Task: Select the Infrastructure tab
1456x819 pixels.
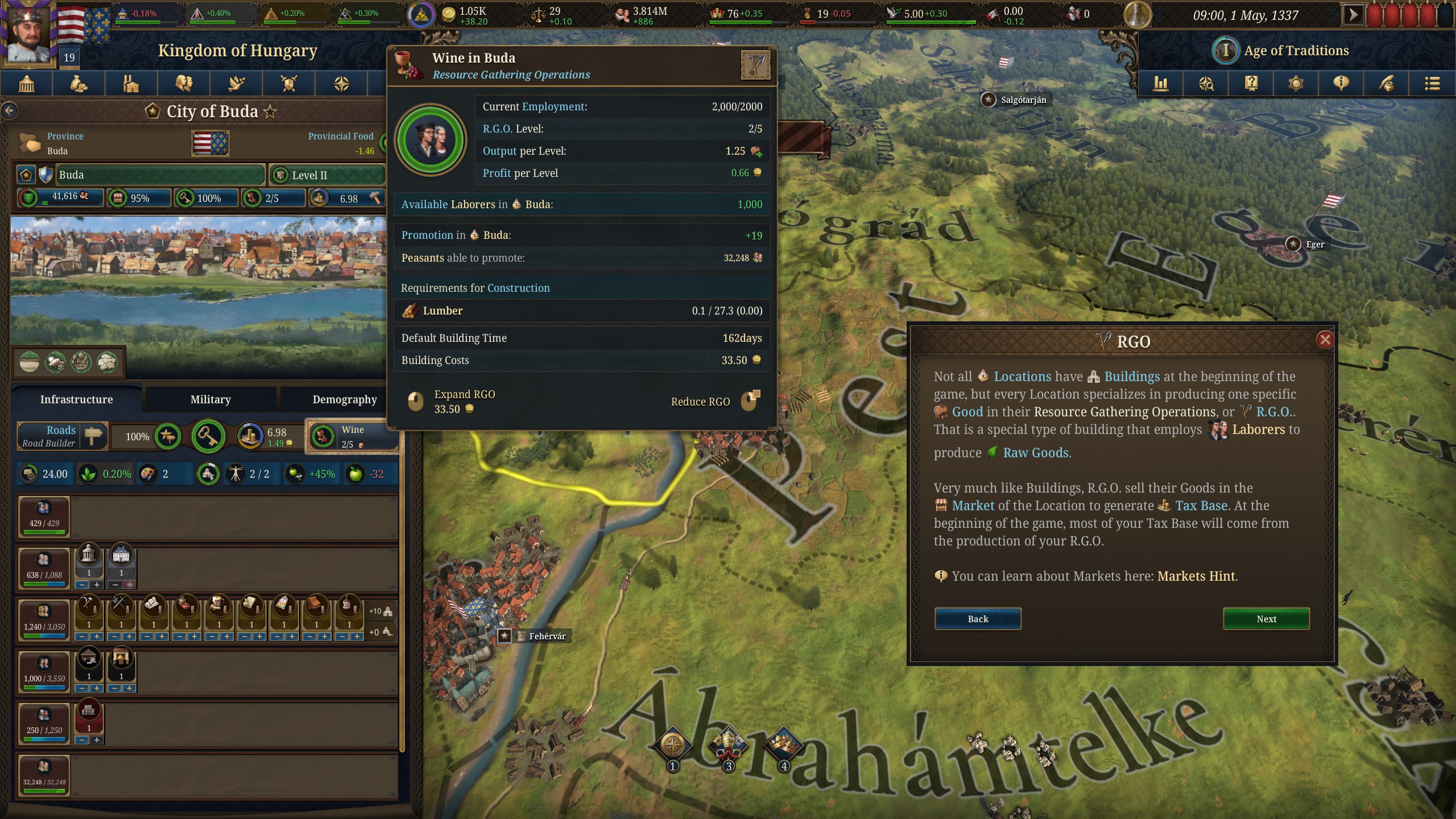Action: (x=76, y=399)
